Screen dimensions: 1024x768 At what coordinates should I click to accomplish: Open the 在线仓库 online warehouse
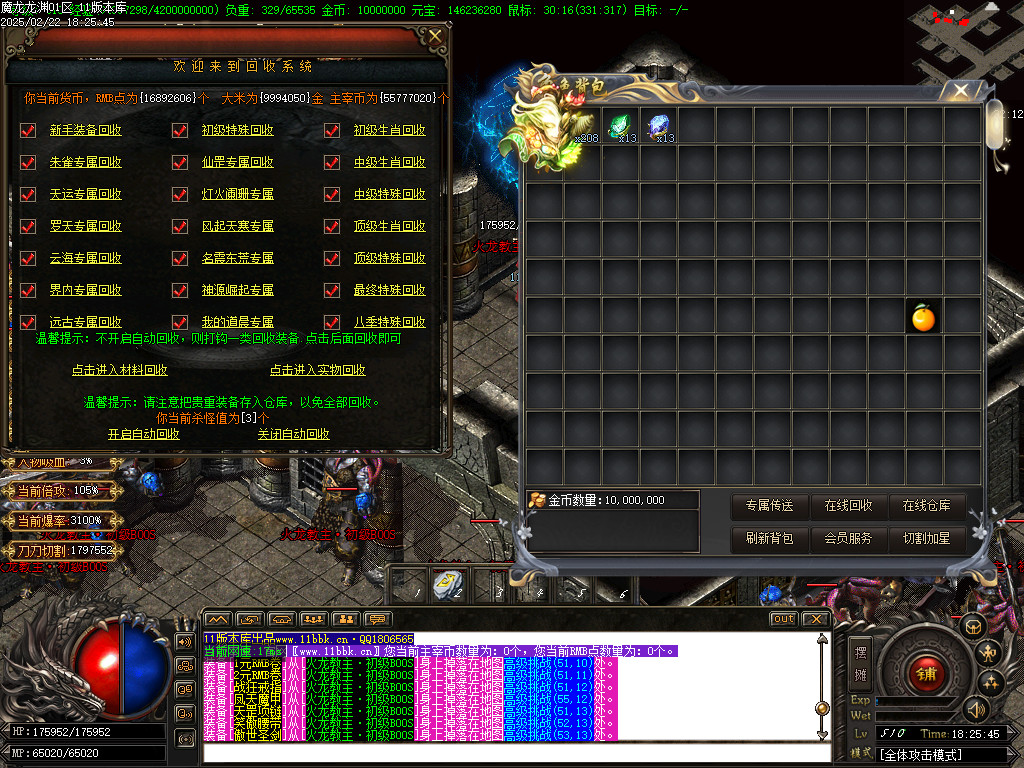(x=927, y=506)
